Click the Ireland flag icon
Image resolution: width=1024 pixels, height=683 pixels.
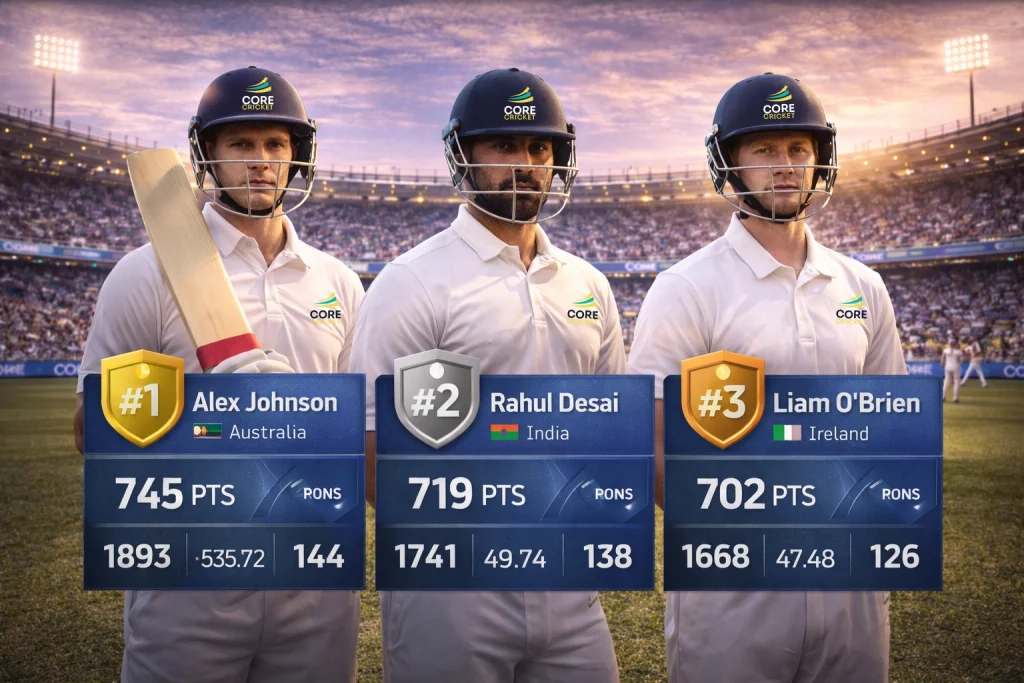tap(787, 432)
